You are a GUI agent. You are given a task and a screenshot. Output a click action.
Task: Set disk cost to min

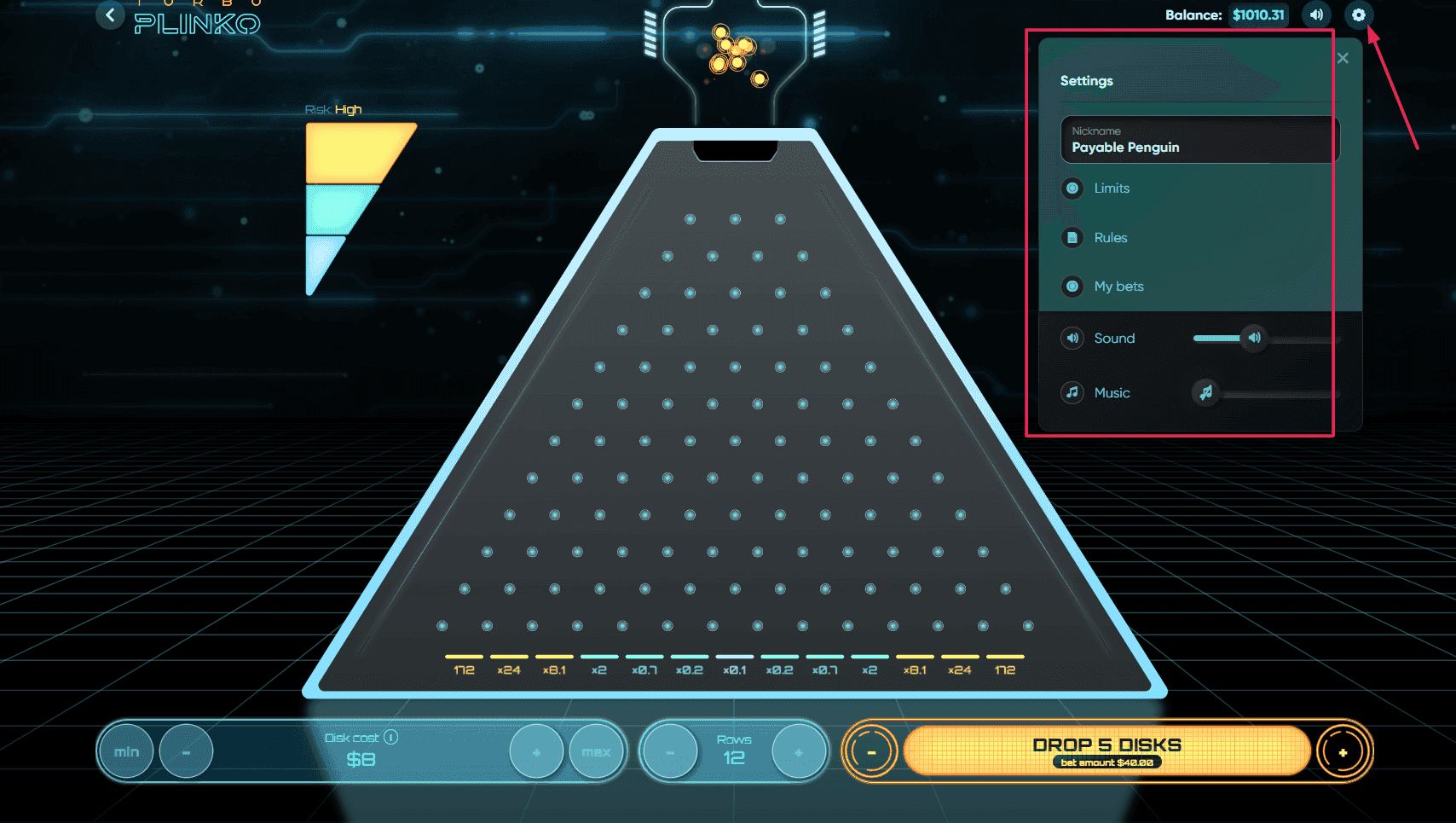point(125,751)
